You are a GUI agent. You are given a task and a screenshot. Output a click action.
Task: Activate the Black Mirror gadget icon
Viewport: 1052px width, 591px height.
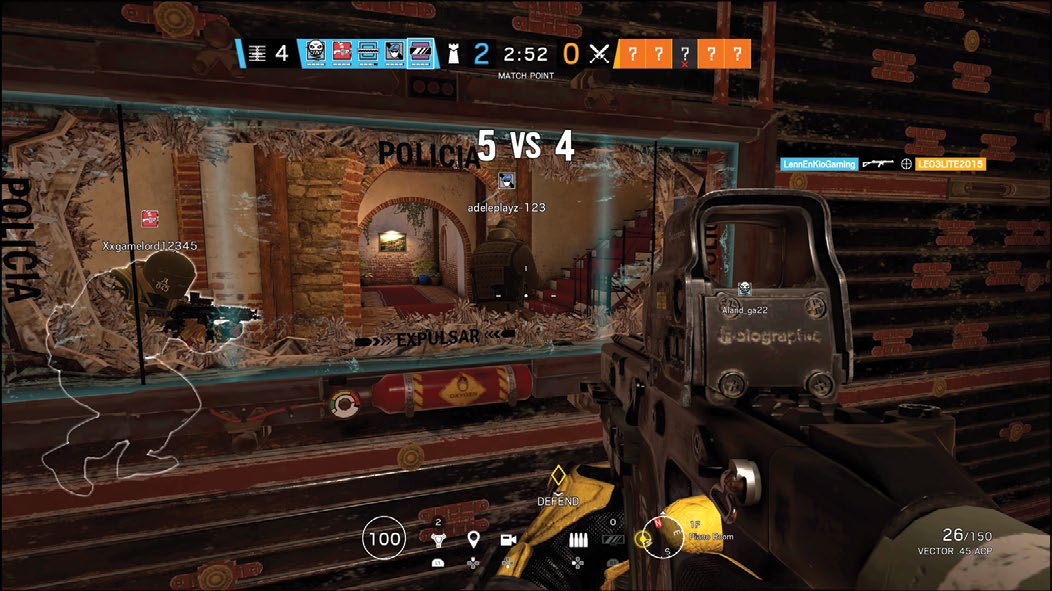tap(614, 540)
